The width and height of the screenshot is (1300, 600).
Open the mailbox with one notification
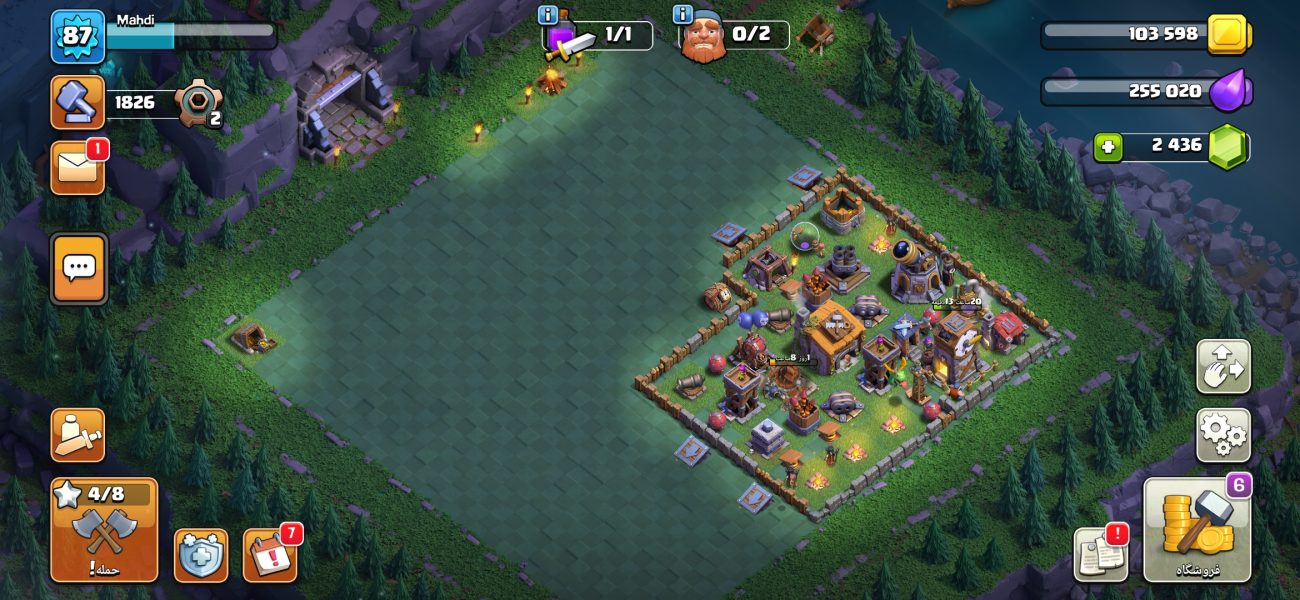tap(77, 167)
